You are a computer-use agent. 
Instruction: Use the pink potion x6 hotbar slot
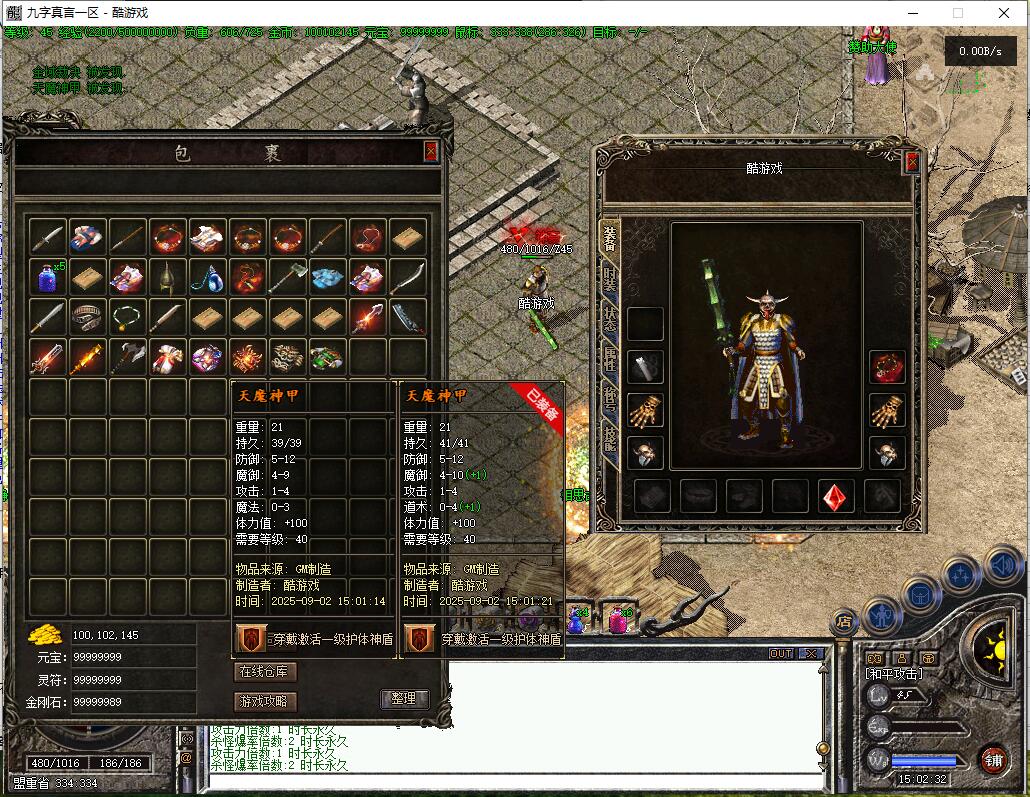[x=618, y=620]
